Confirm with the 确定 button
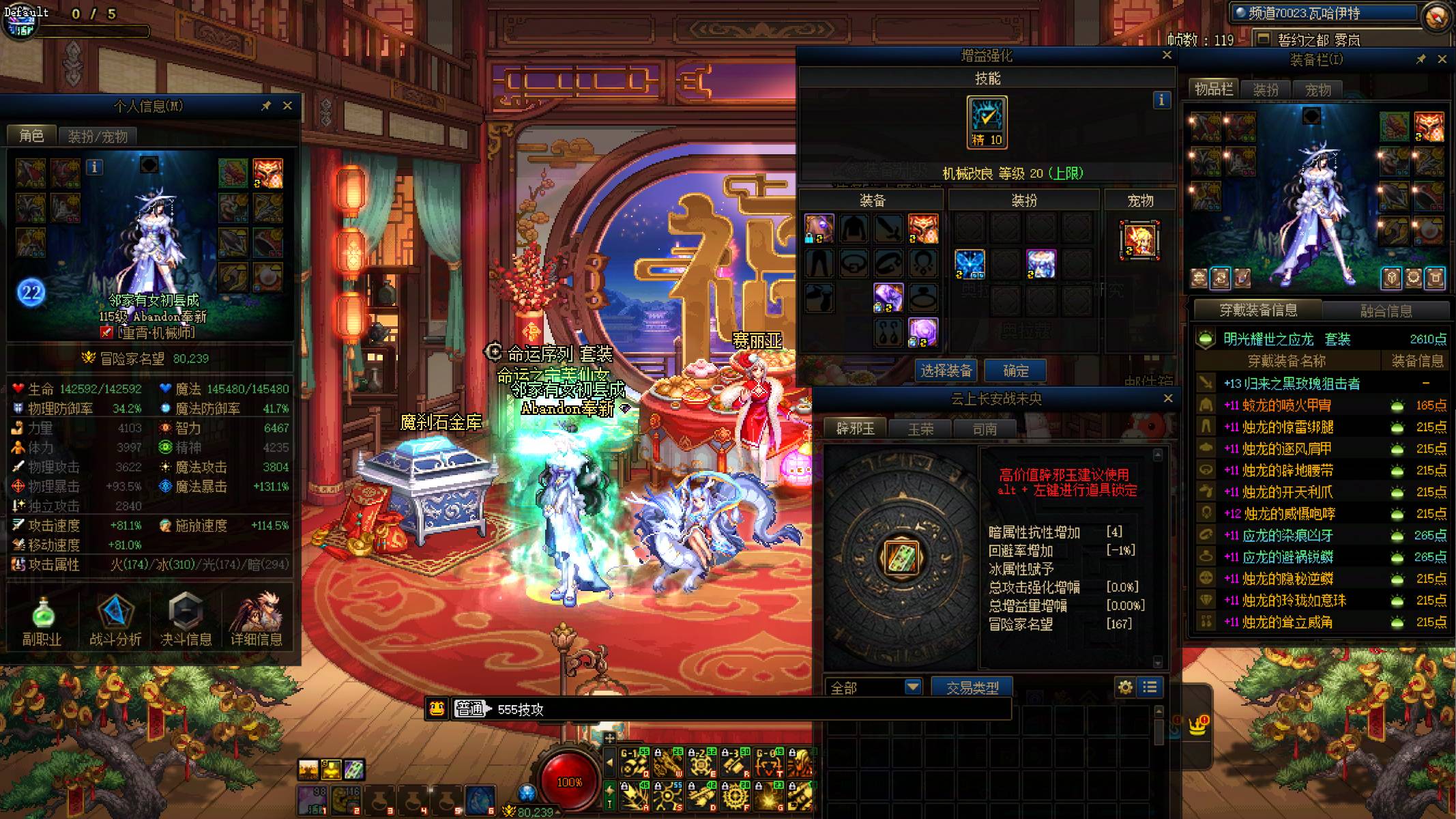Image resolution: width=1456 pixels, height=819 pixels. pos(1015,371)
